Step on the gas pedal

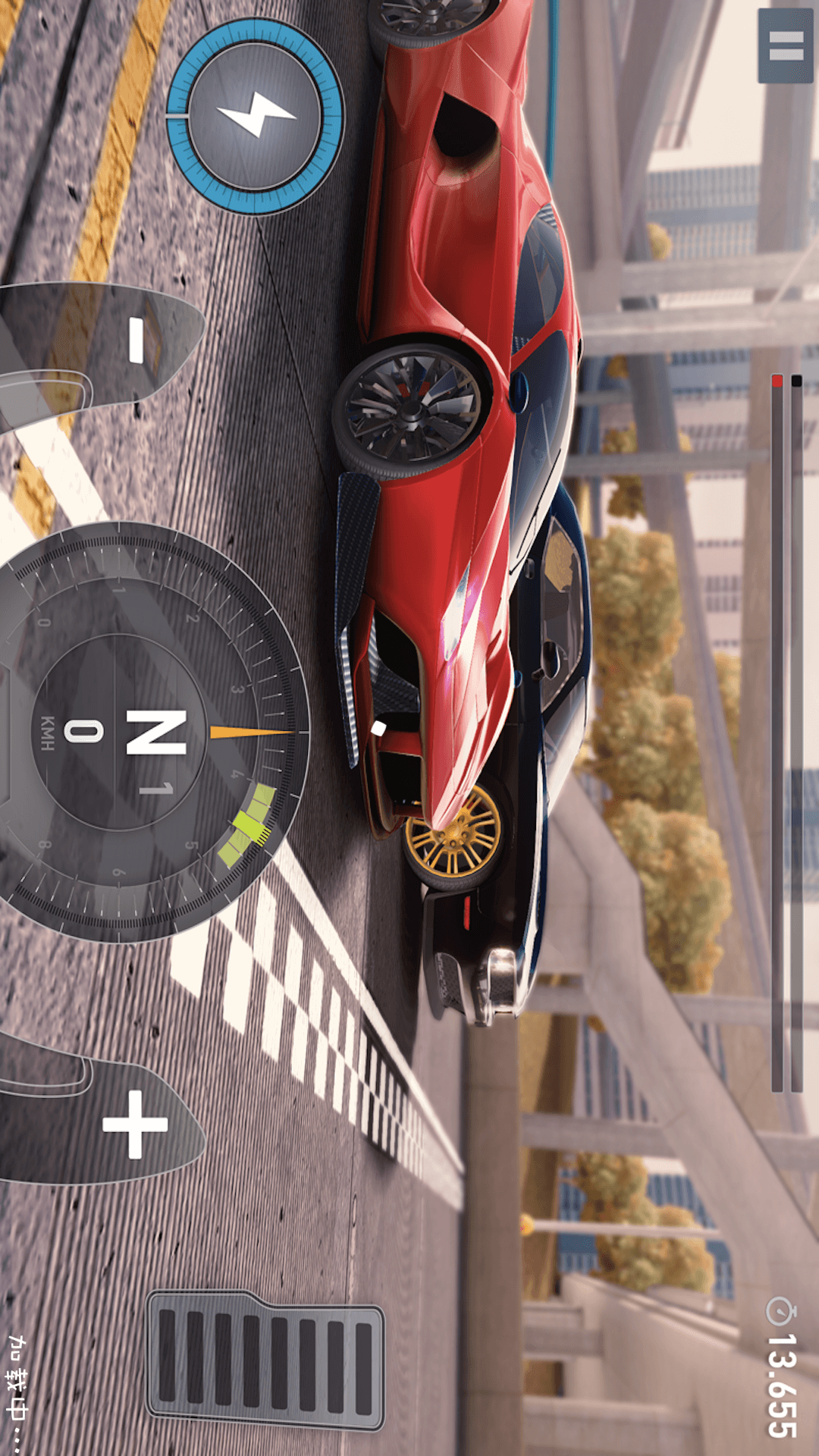click(x=265, y=1359)
